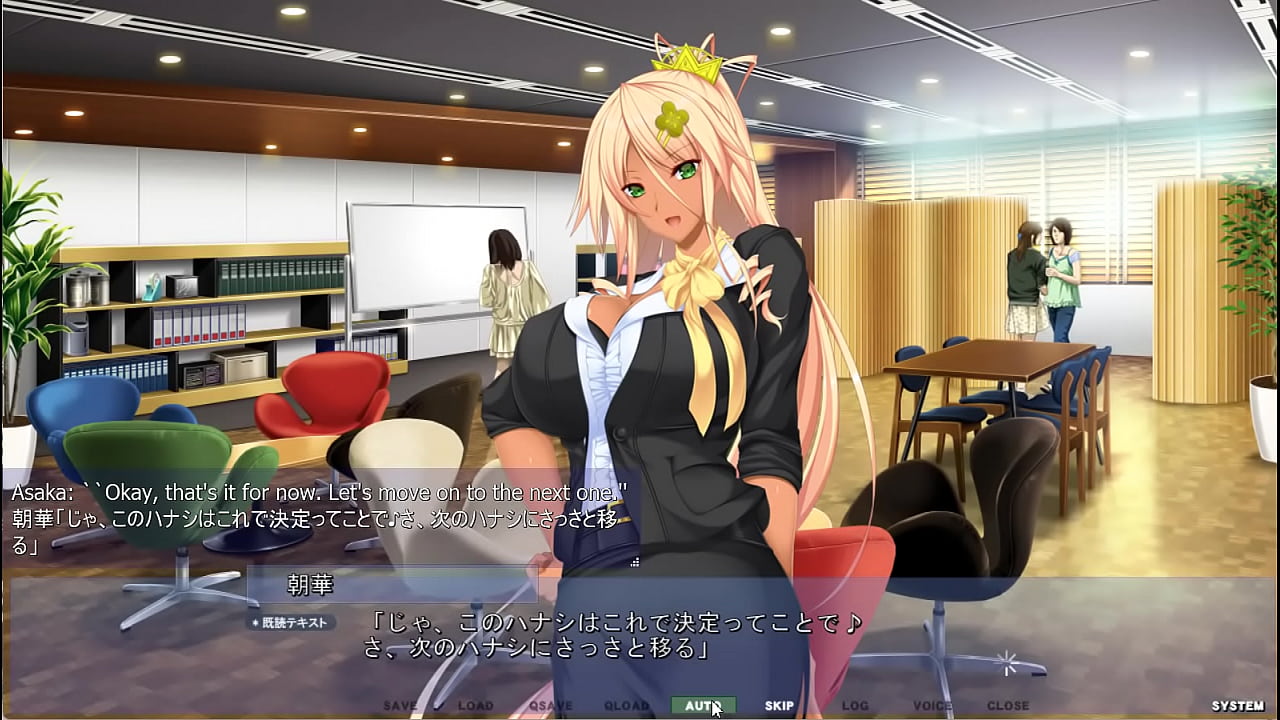
Task: Activate SKIP to fast-forward text
Action: (779, 705)
